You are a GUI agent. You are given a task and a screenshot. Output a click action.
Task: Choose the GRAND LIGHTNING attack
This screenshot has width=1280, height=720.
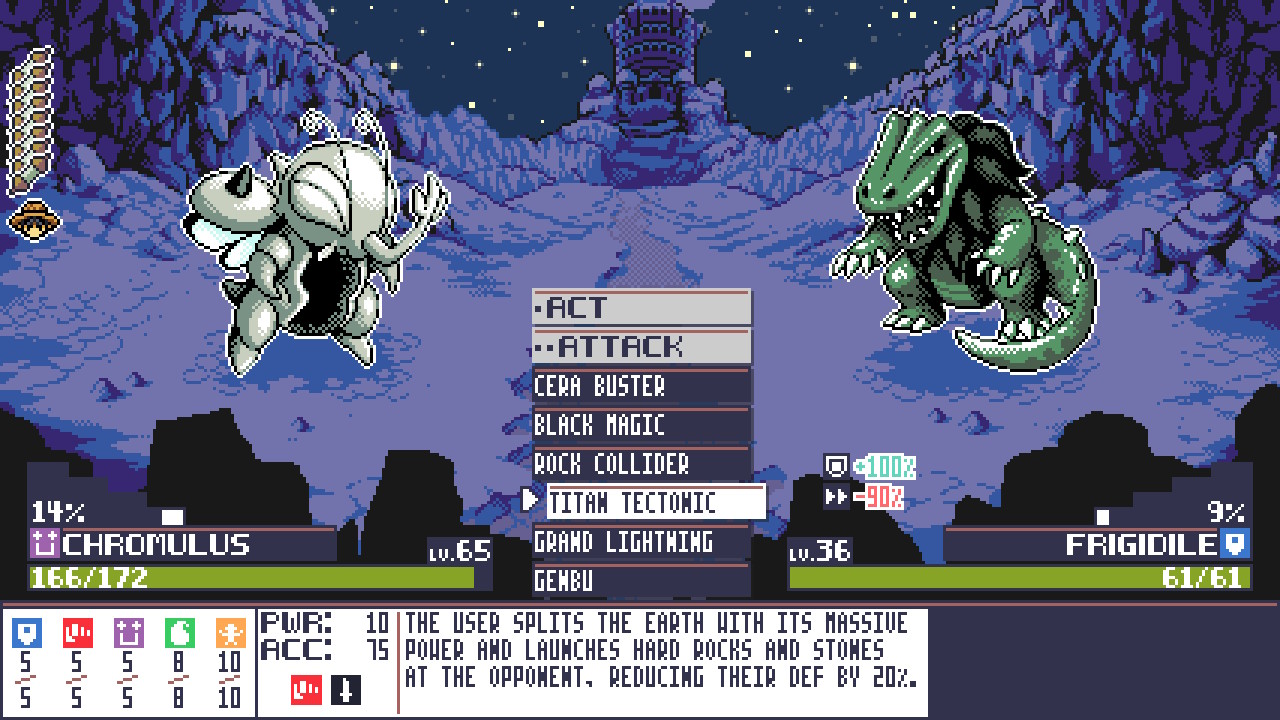[x=642, y=540]
